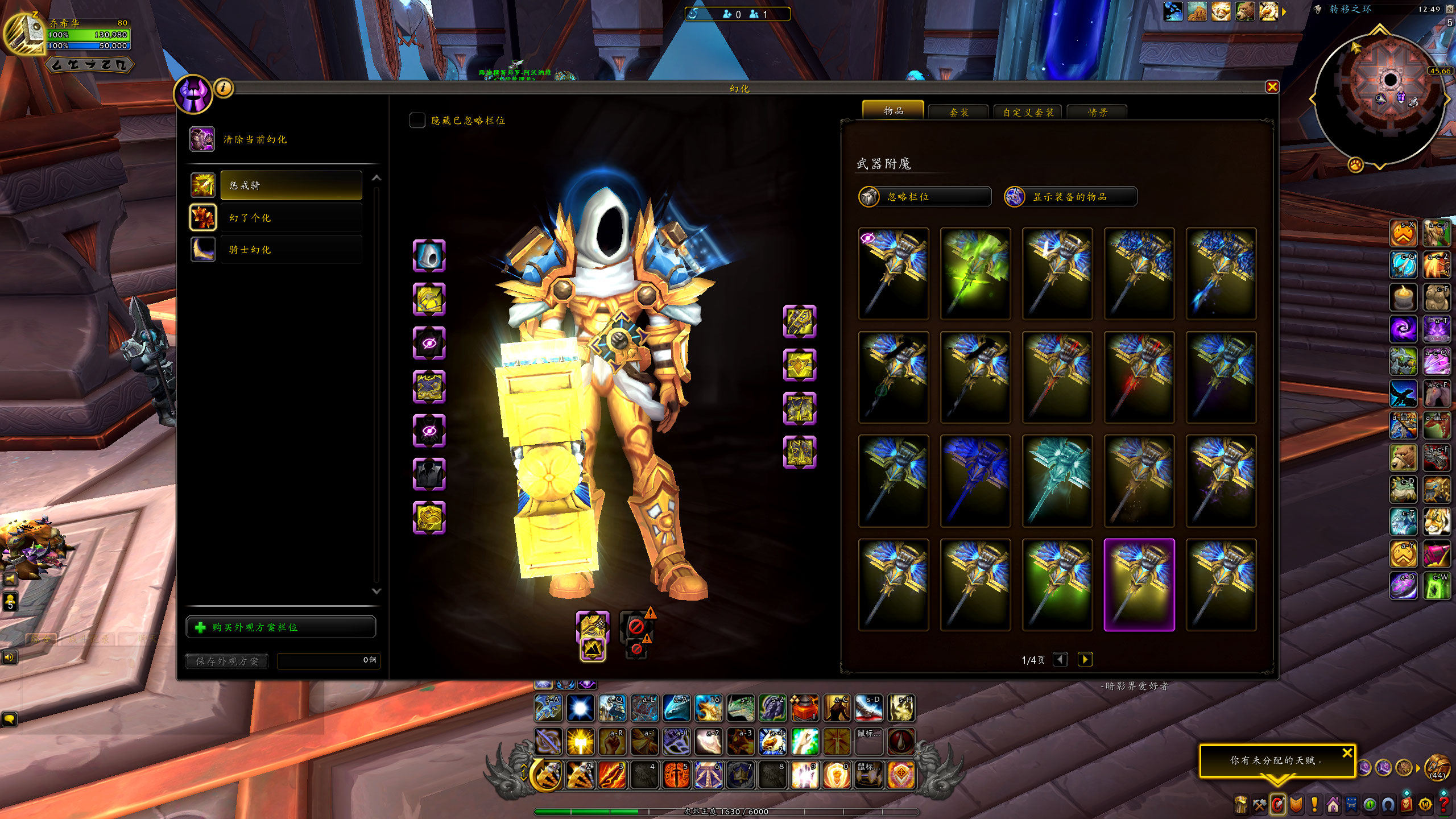Viewport: 1456px width, 819px height.
Task: Select the 惩戒骑 outfit entry
Action: (x=291, y=185)
